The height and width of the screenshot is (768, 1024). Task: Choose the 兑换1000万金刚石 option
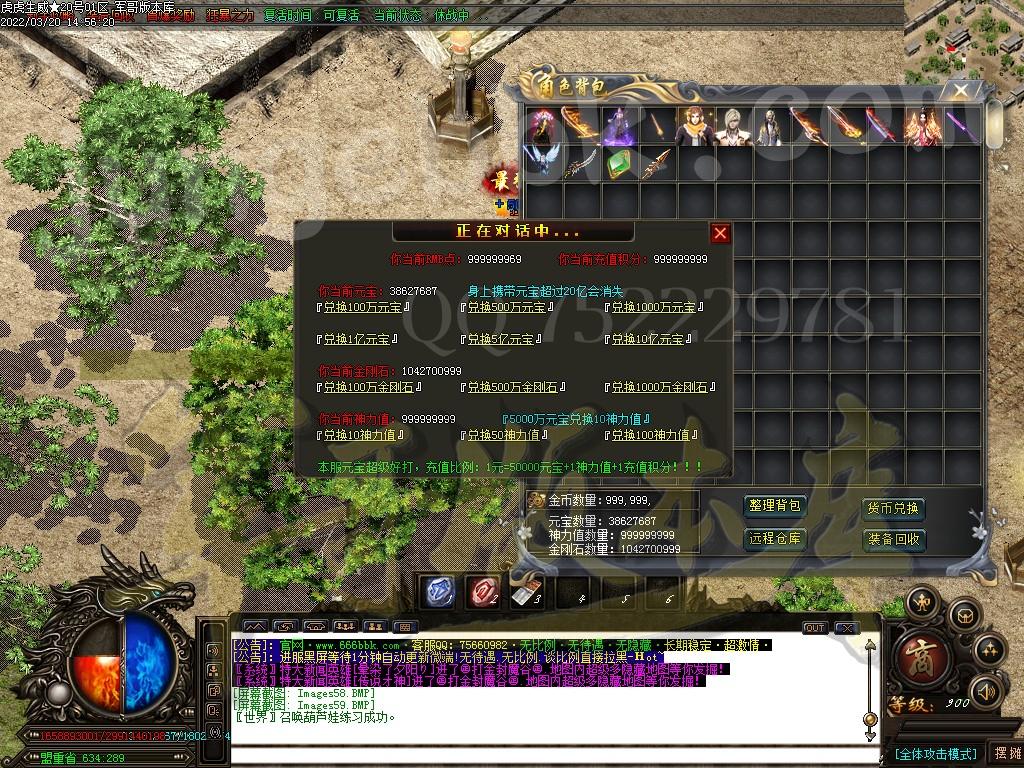(661, 388)
